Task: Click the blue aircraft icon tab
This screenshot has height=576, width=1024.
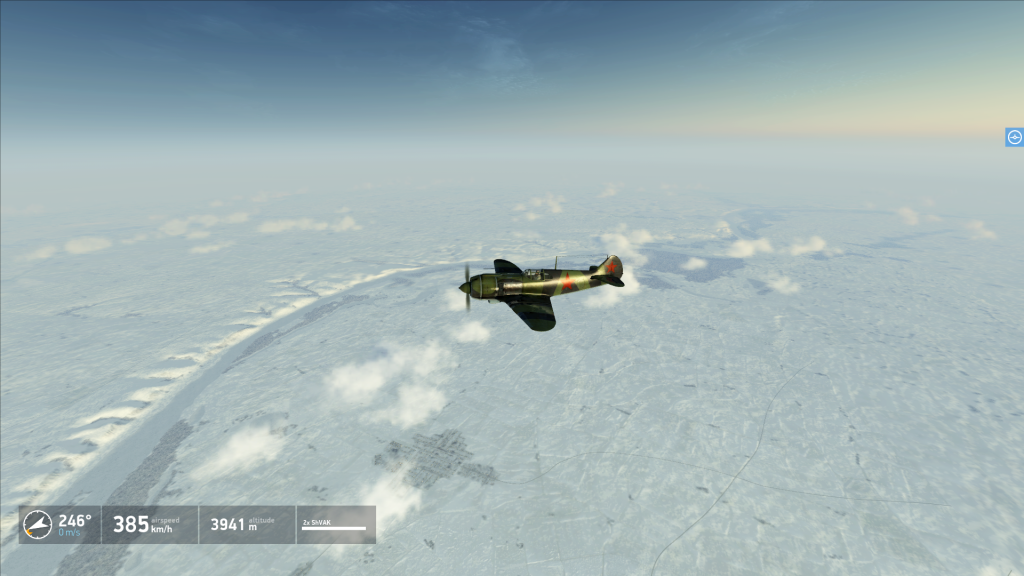Action: coord(1014,137)
